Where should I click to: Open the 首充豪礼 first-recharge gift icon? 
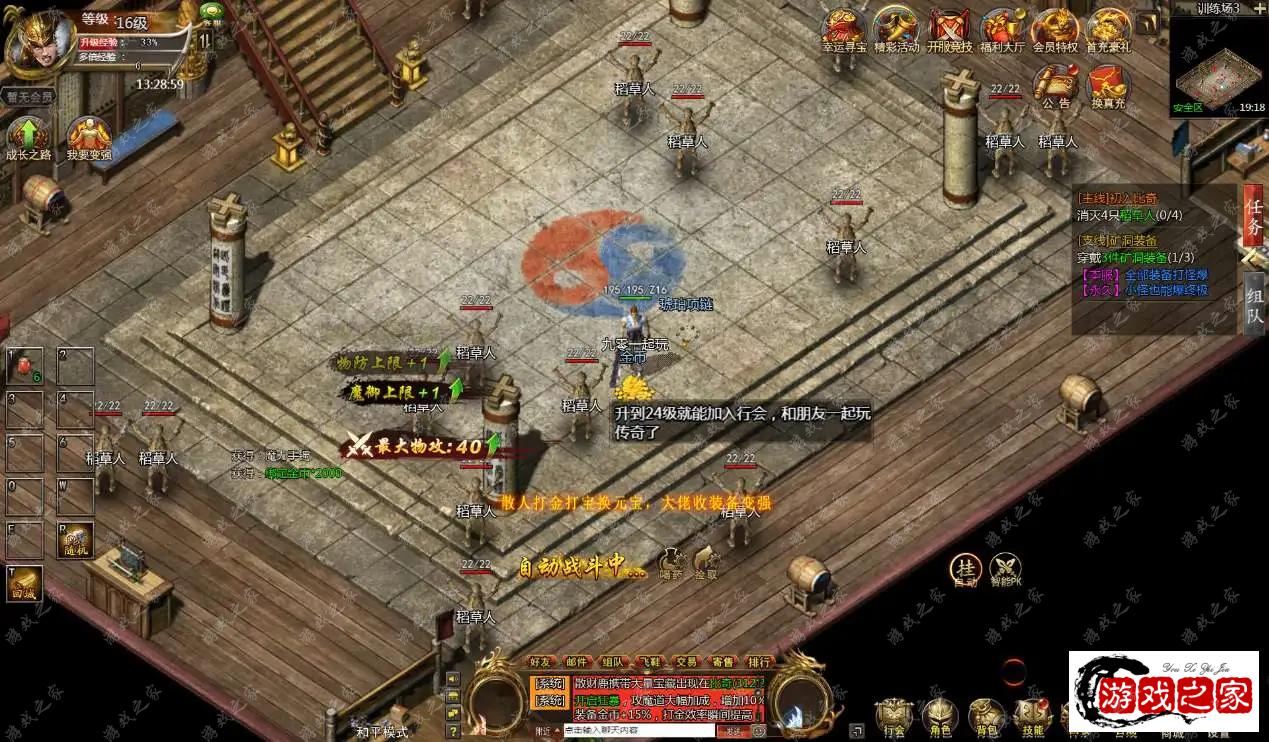tap(1108, 30)
